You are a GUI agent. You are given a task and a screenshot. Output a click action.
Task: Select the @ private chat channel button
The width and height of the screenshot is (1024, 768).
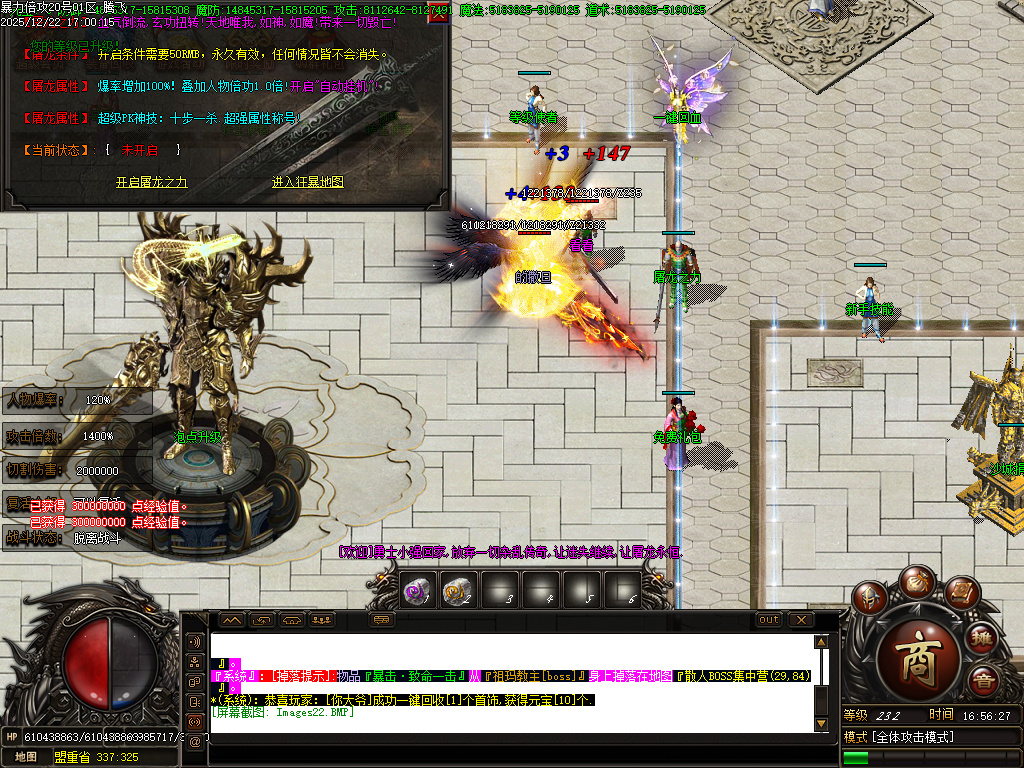(195, 741)
